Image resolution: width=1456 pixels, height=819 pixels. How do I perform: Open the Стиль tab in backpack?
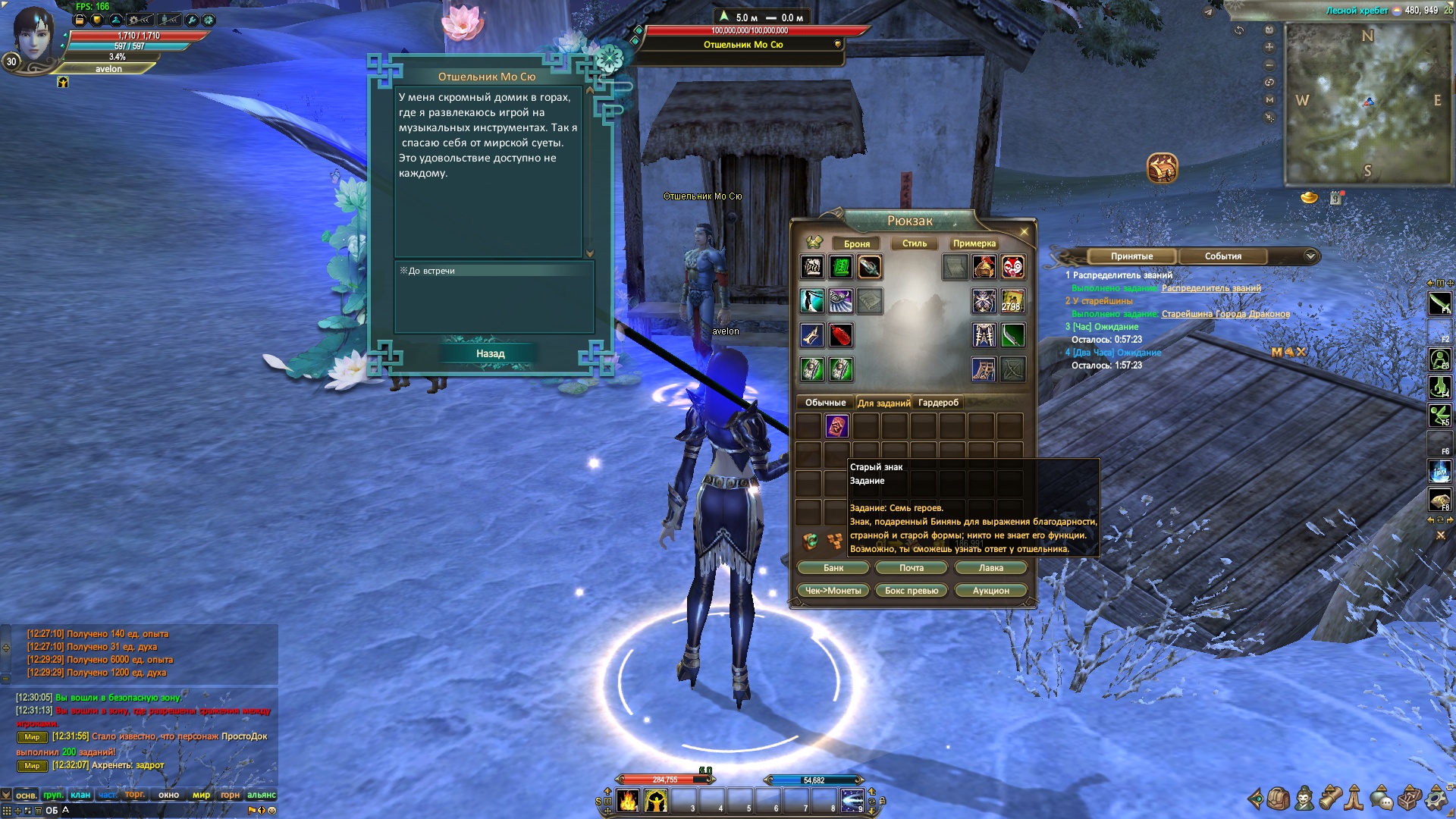coord(914,243)
